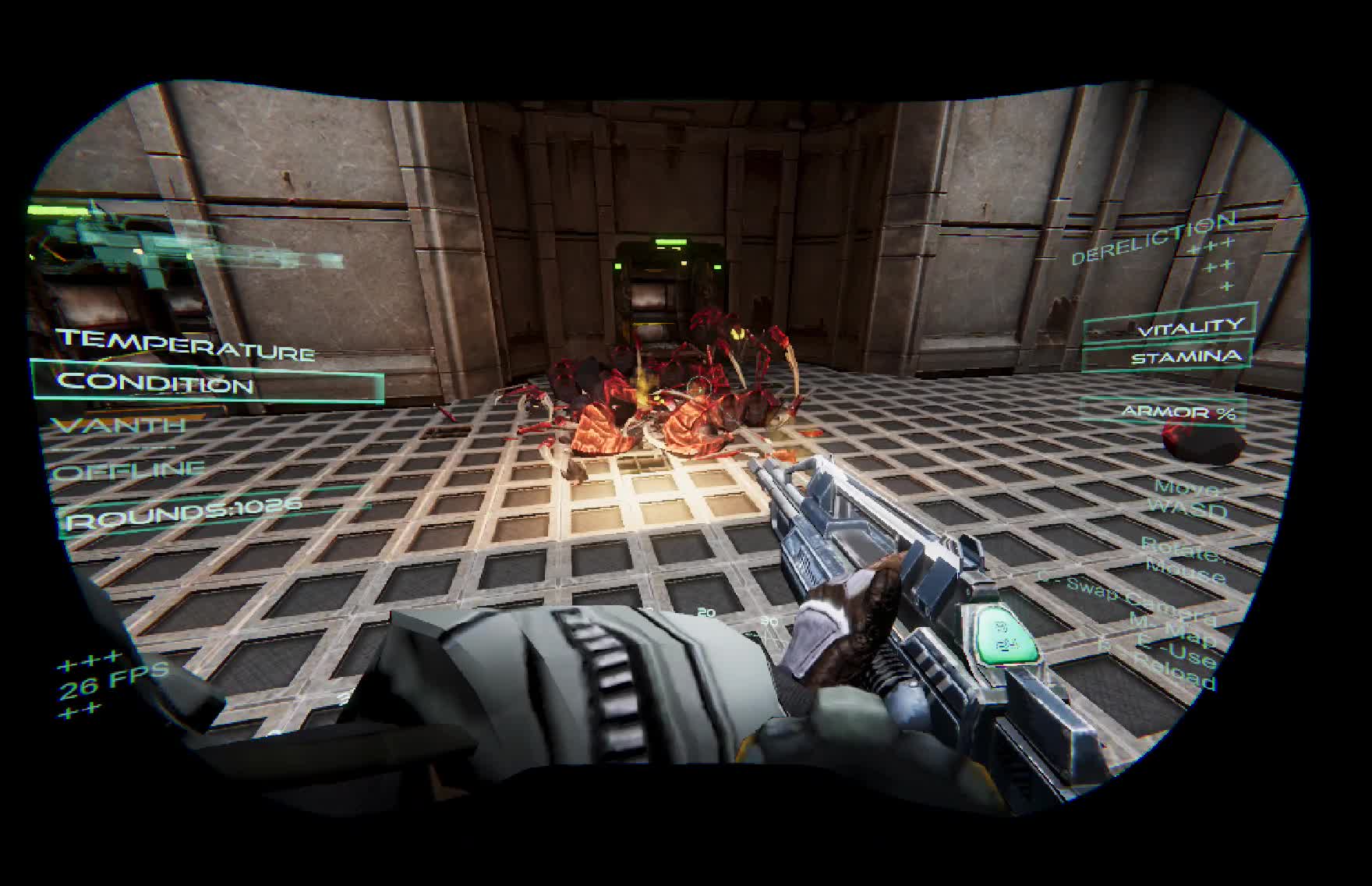This screenshot has width=1372, height=886.
Task: Expand the ++ tier under DERELICTION
Action: pyautogui.click(x=1216, y=265)
